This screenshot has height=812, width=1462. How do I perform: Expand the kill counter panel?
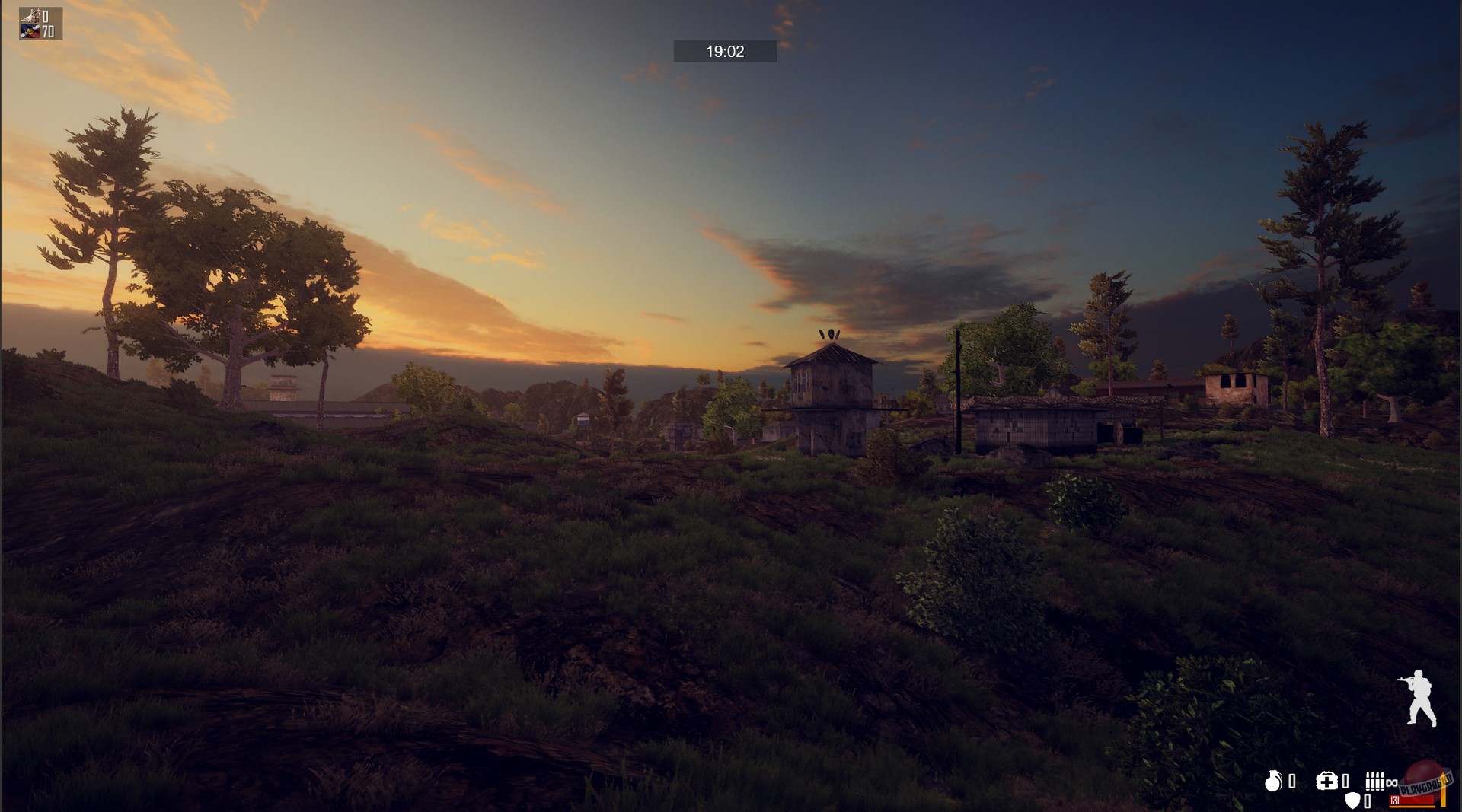pos(46,15)
